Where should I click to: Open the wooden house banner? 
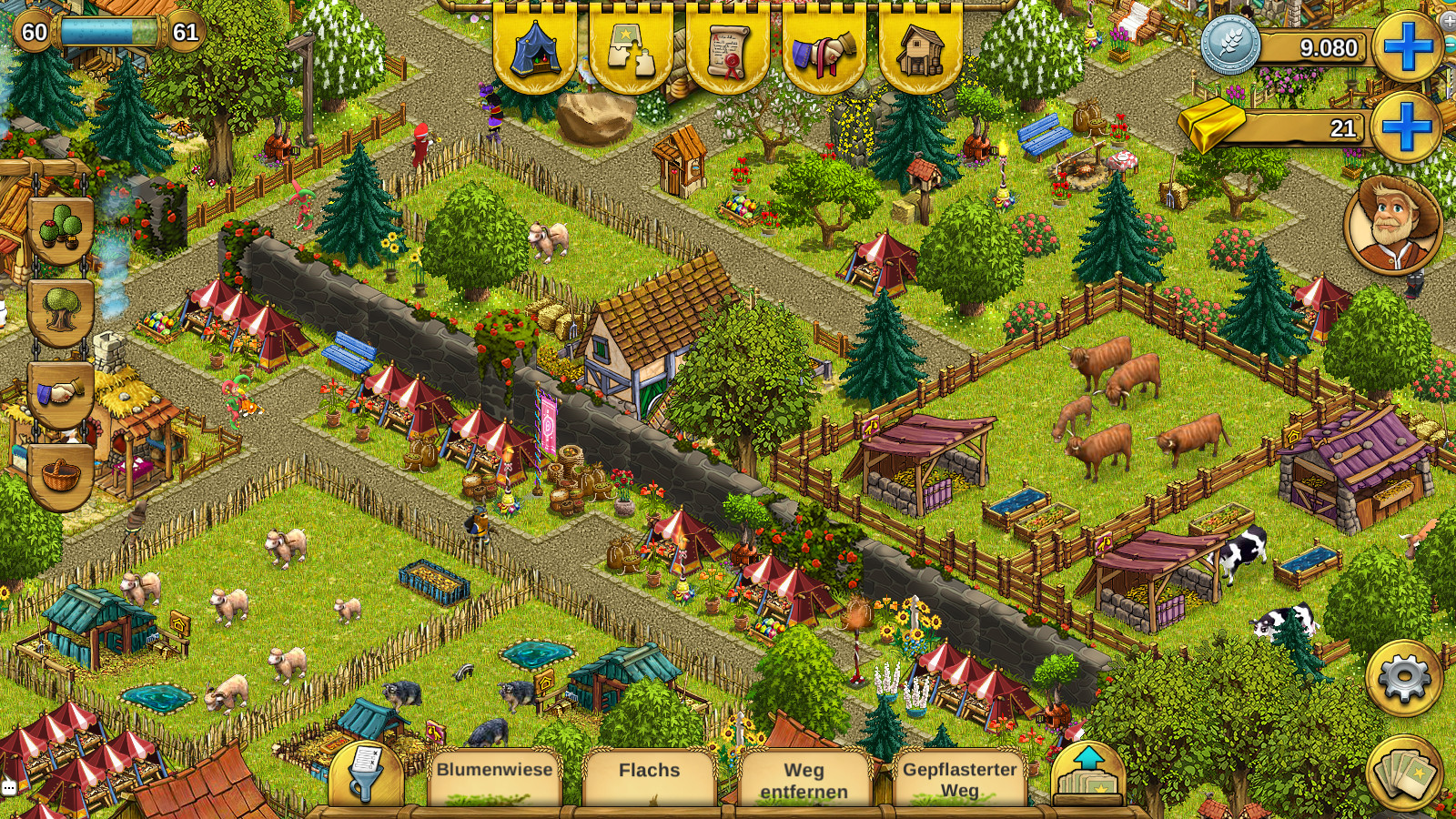[920, 47]
